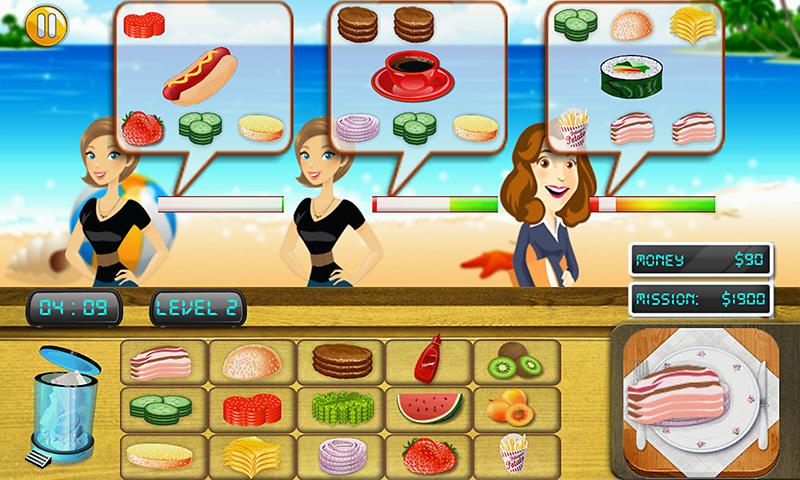Select the flat bun bottom tile
The image size is (800, 480).
click(x=160, y=455)
